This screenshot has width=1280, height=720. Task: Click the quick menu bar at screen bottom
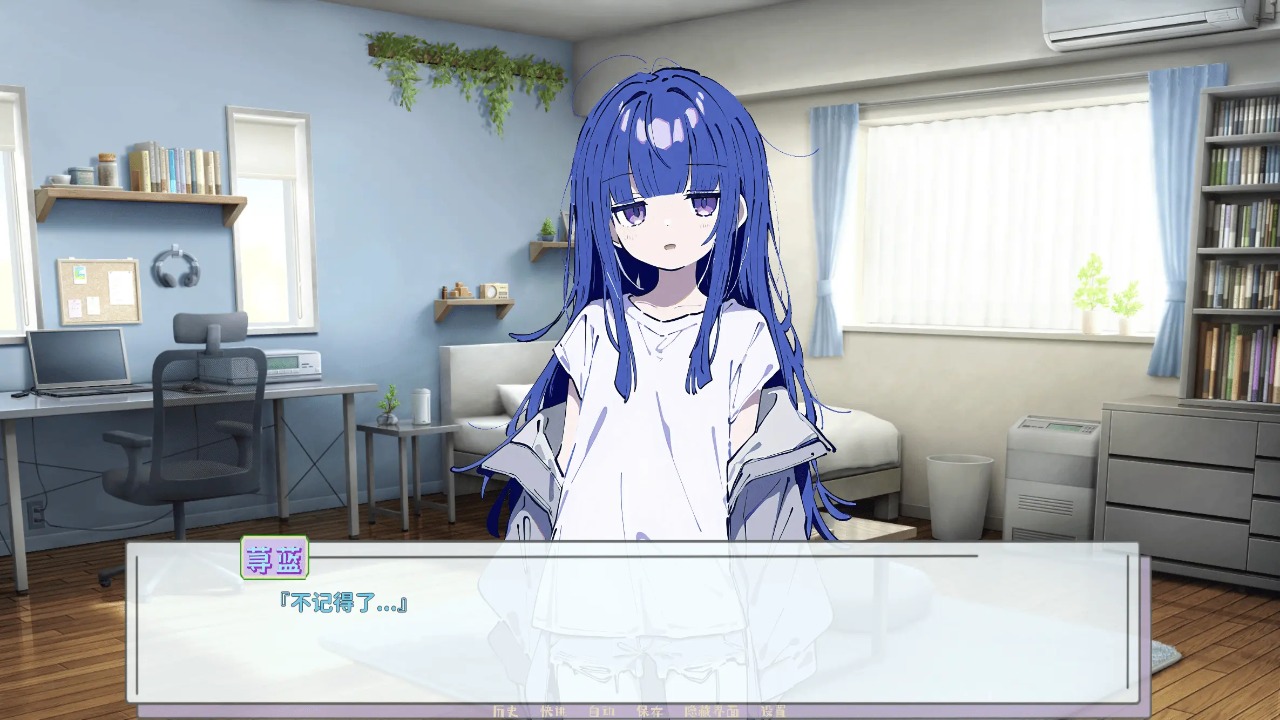point(640,711)
